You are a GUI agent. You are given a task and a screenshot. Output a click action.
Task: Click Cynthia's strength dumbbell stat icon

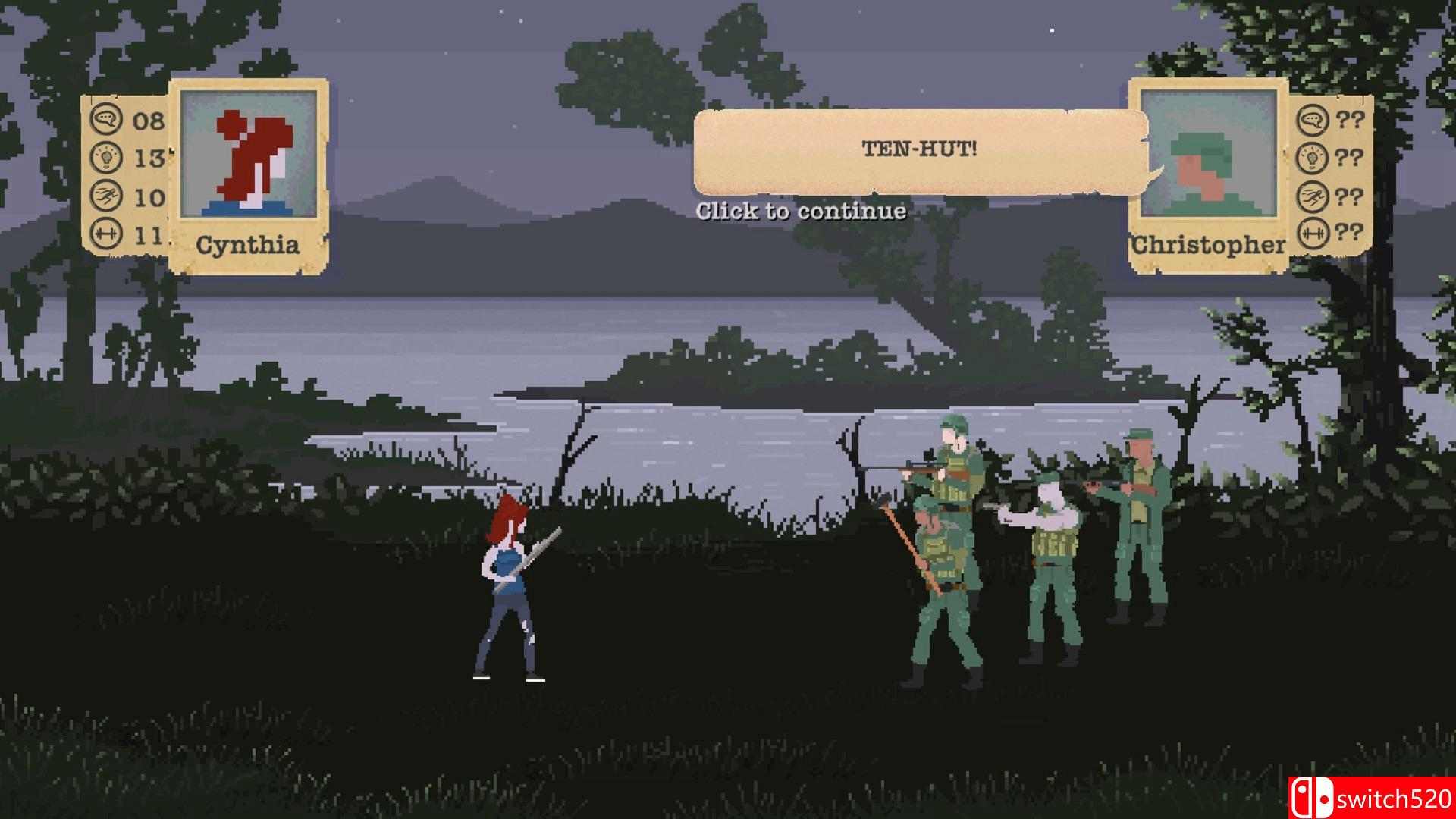point(108,231)
